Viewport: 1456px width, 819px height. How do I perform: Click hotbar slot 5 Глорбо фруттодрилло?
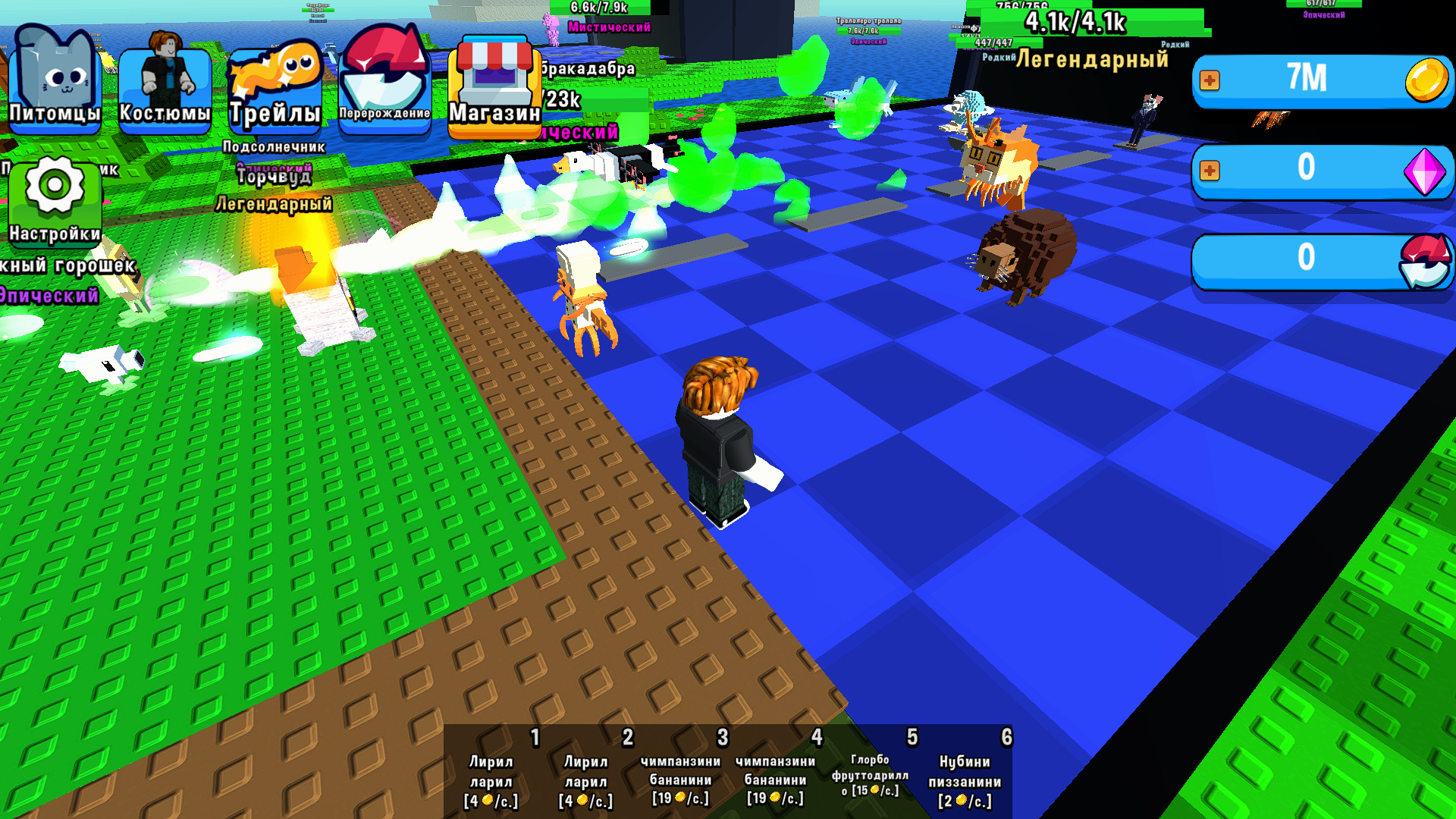(x=871, y=773)
